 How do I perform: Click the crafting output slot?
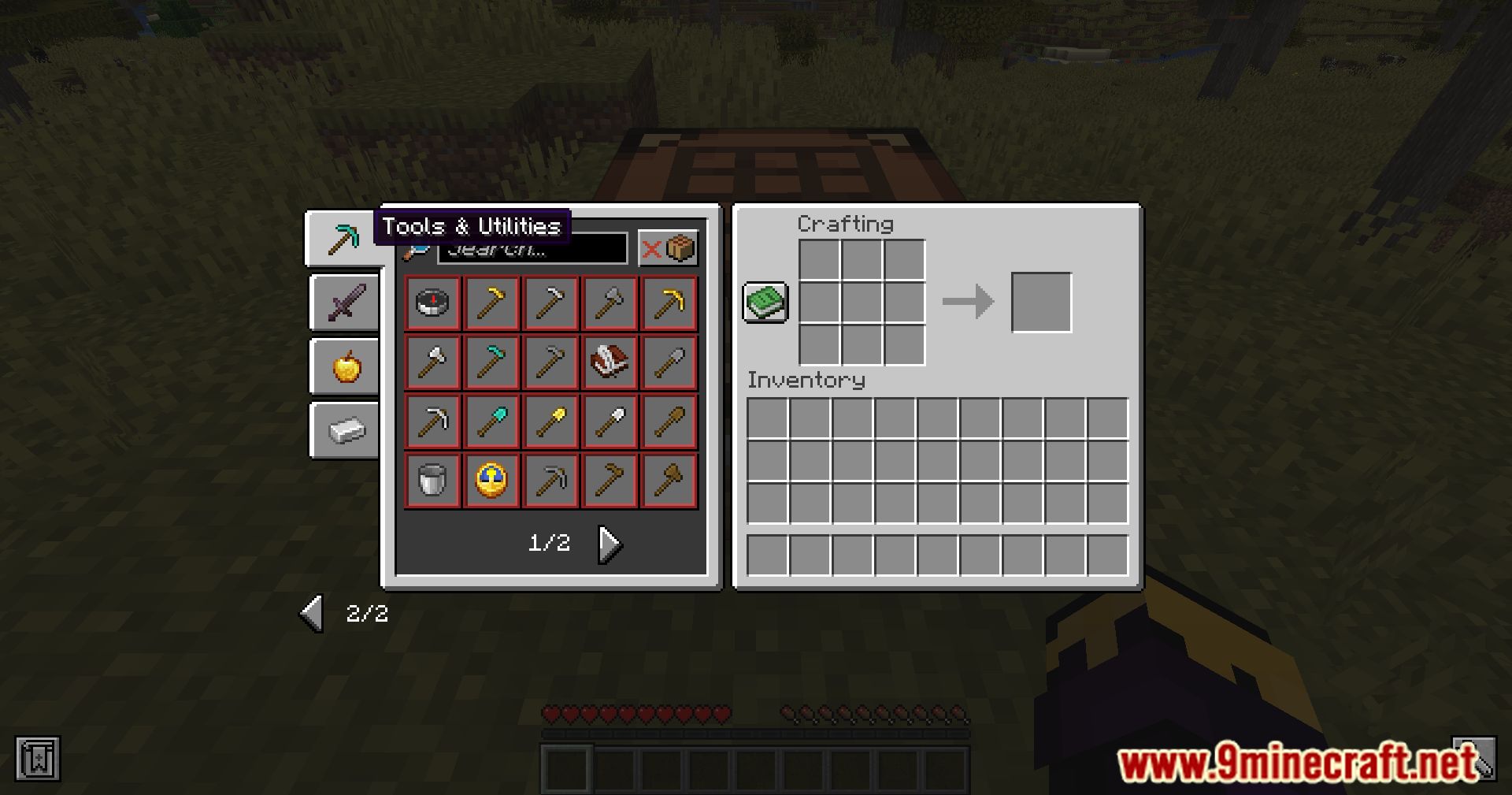1041,303
